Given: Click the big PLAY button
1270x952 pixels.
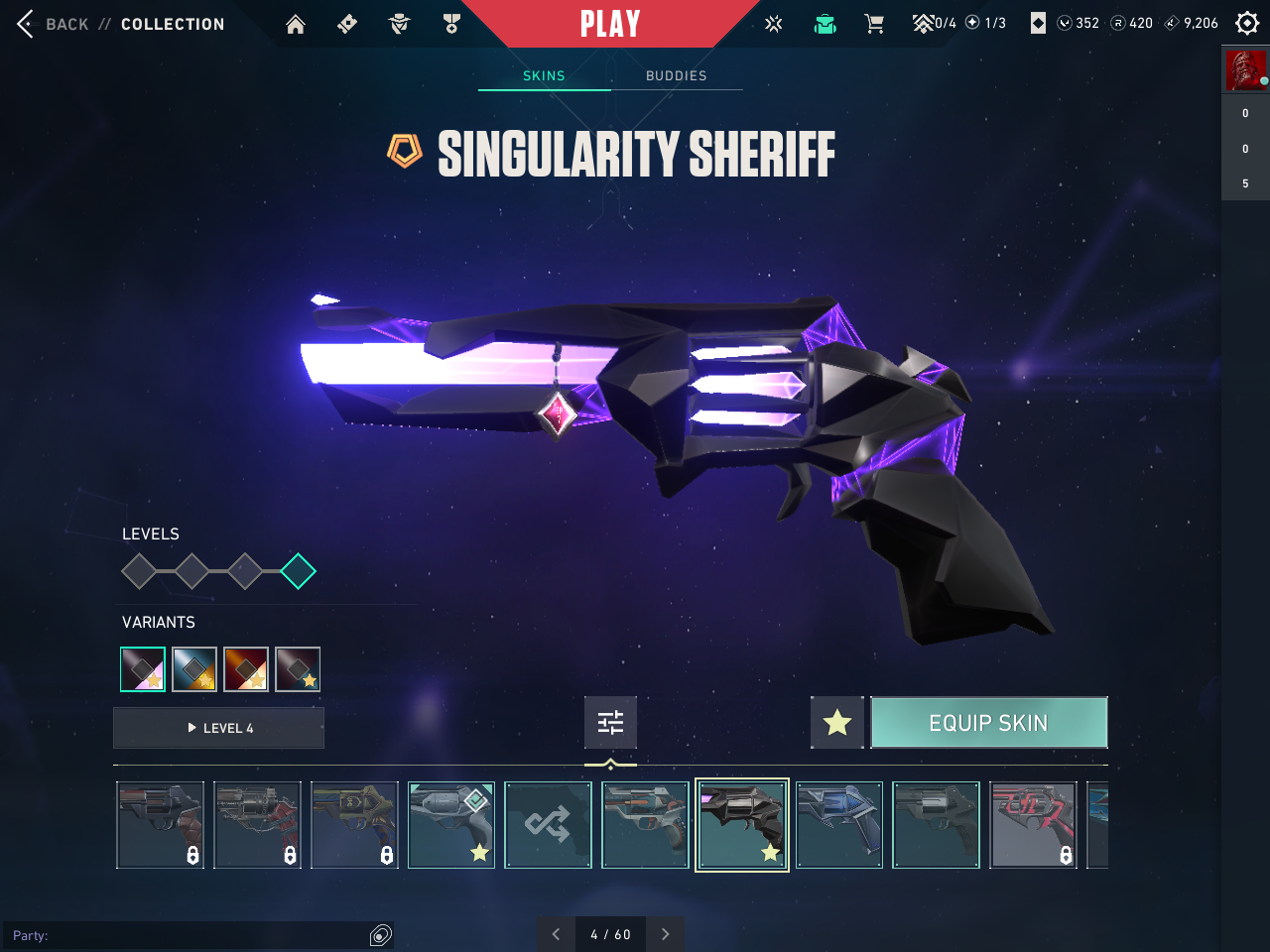Looking at the screenshot, I should click(x=610, y=24).
